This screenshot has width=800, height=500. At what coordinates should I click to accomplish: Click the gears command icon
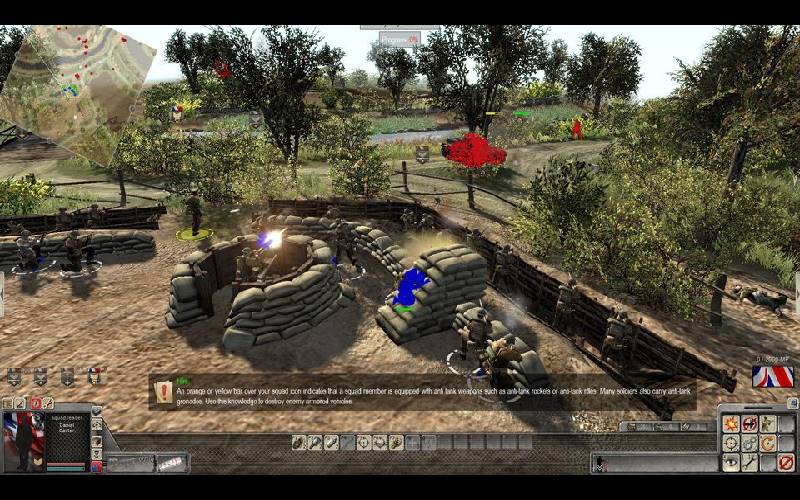click(749, 443)
